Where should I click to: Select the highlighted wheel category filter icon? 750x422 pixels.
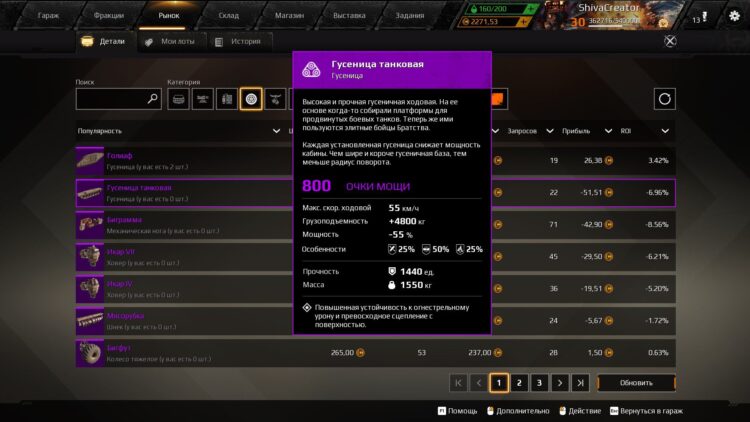[251, 99]
